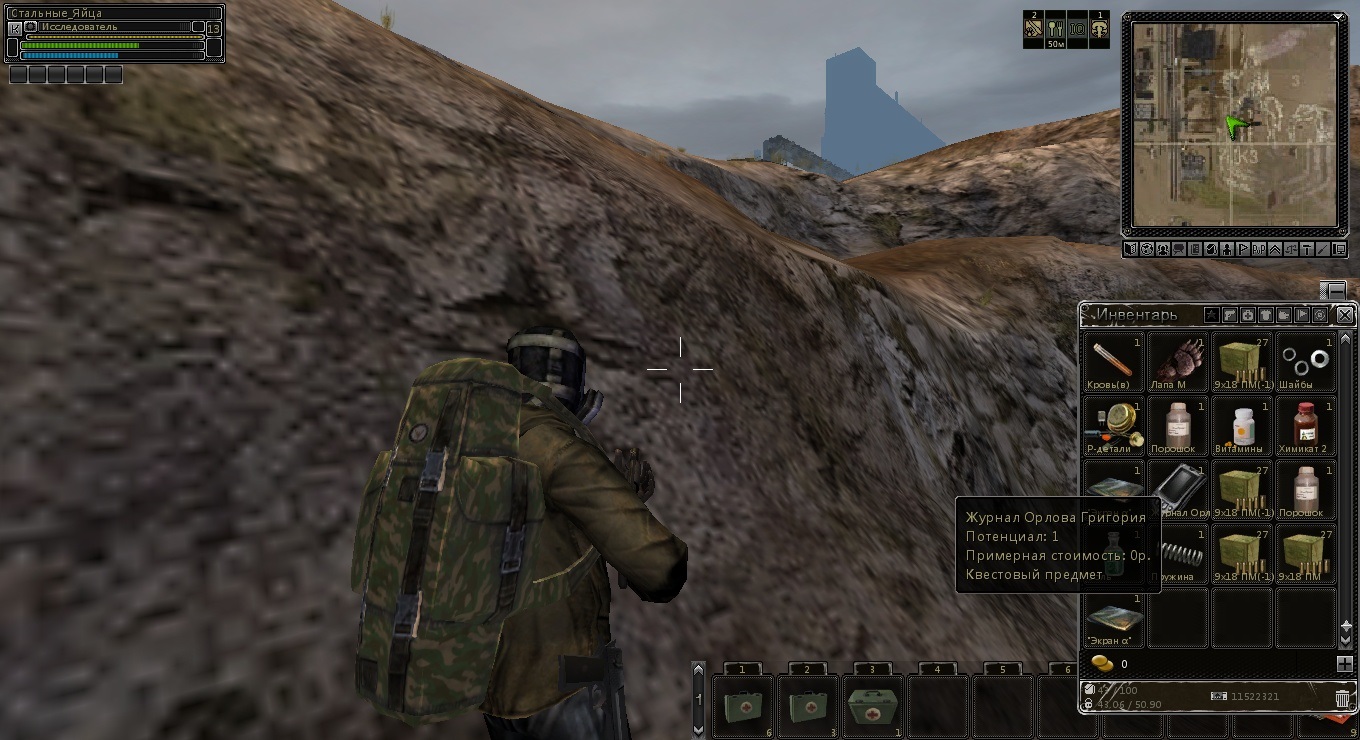The image size is (1360, 740).
Task: Click the Orlov journal PDA item
Action: (1178, 490)
